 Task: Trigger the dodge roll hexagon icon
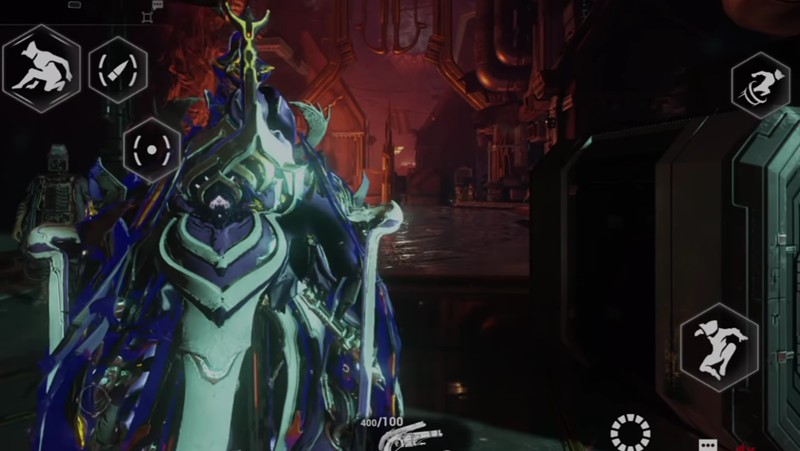(x=760, y=84)
